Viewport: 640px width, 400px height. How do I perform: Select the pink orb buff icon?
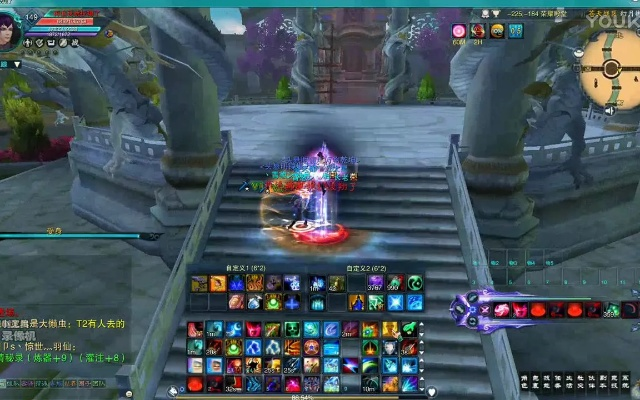tap(459, 31)
